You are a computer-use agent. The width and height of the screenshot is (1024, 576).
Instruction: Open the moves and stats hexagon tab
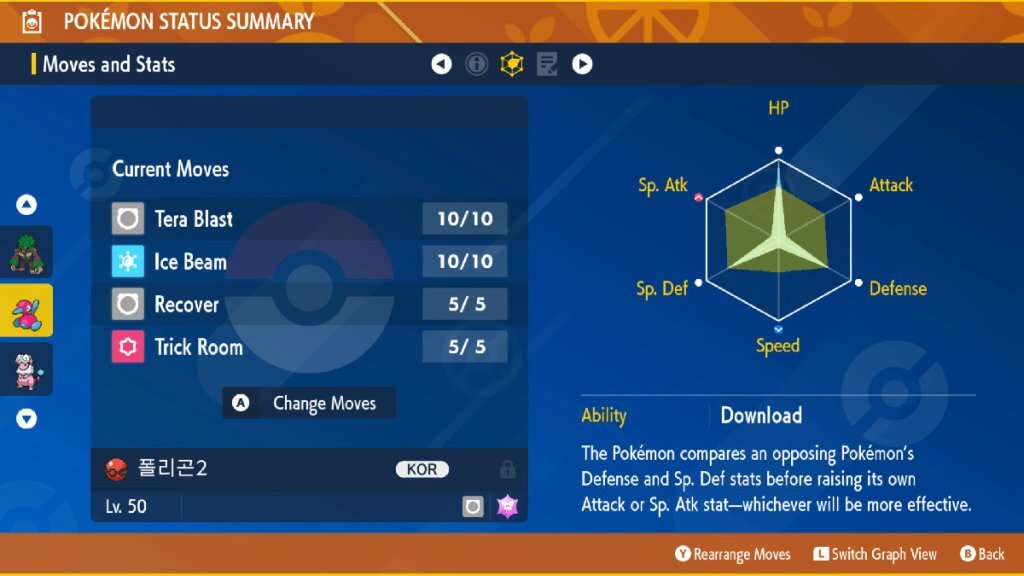tap(512, 65)
